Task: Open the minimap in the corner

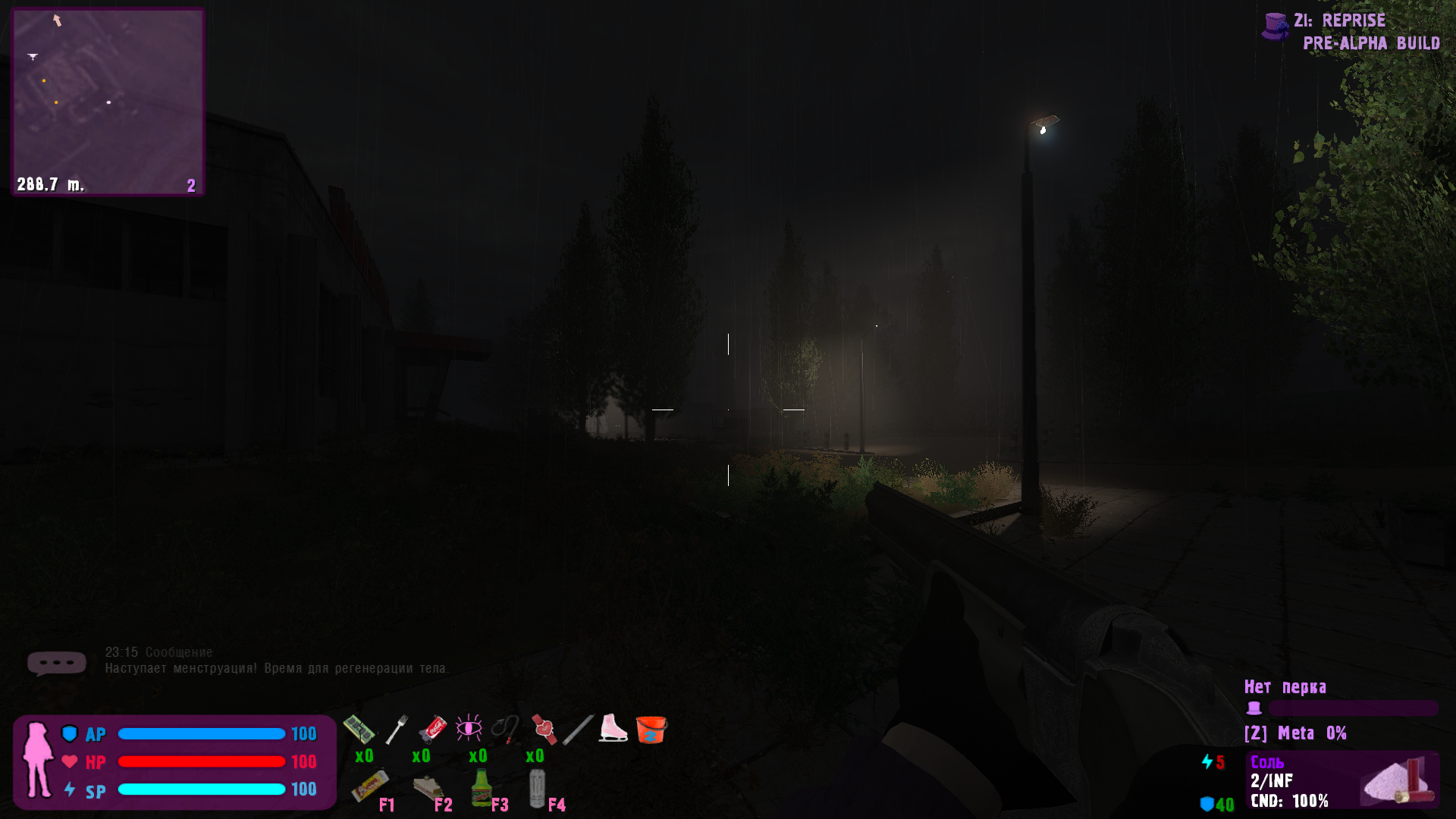Action: (x=108, y=102)
